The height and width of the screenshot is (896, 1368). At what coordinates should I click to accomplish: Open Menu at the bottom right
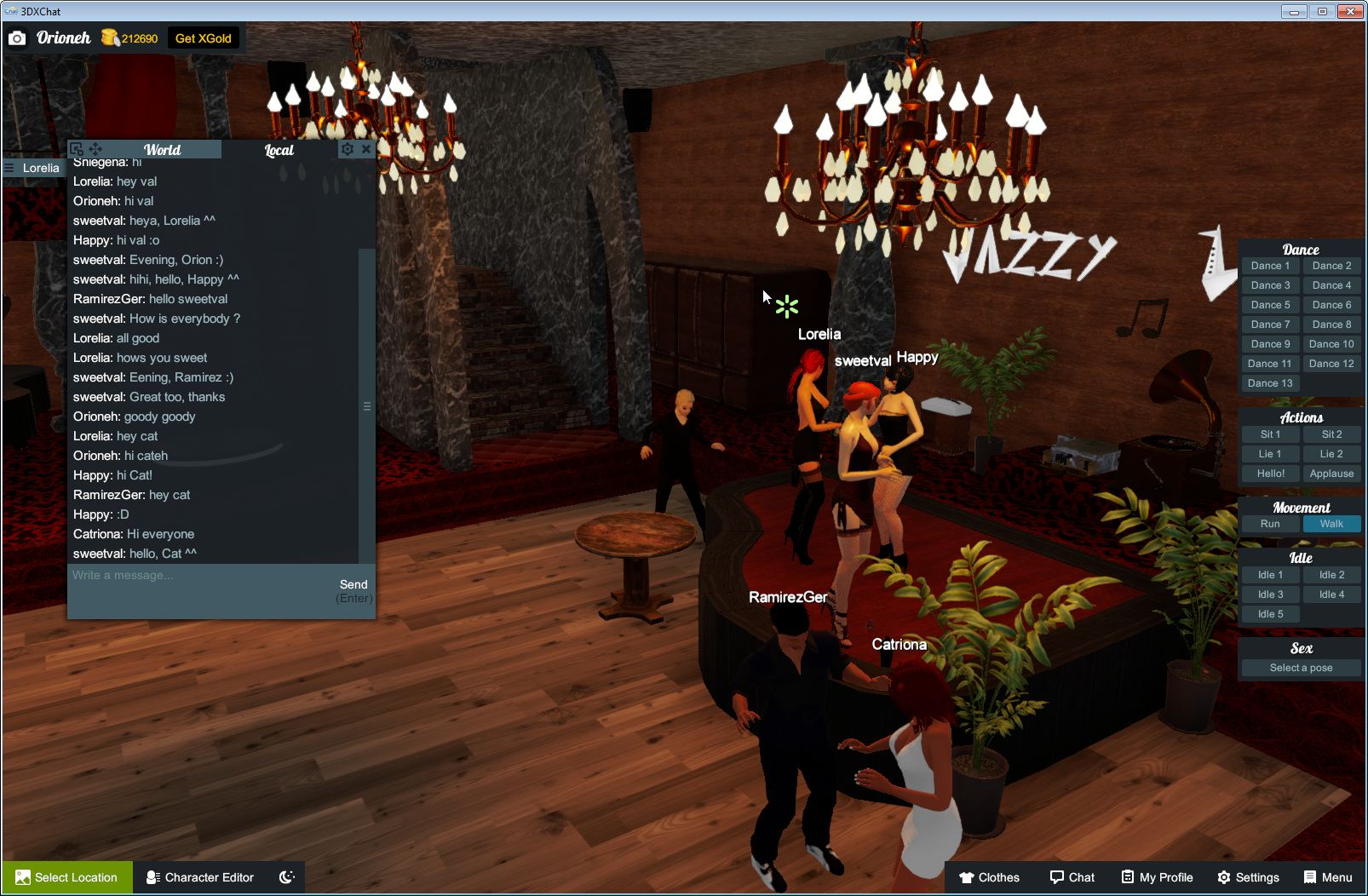pos(1327,877)
